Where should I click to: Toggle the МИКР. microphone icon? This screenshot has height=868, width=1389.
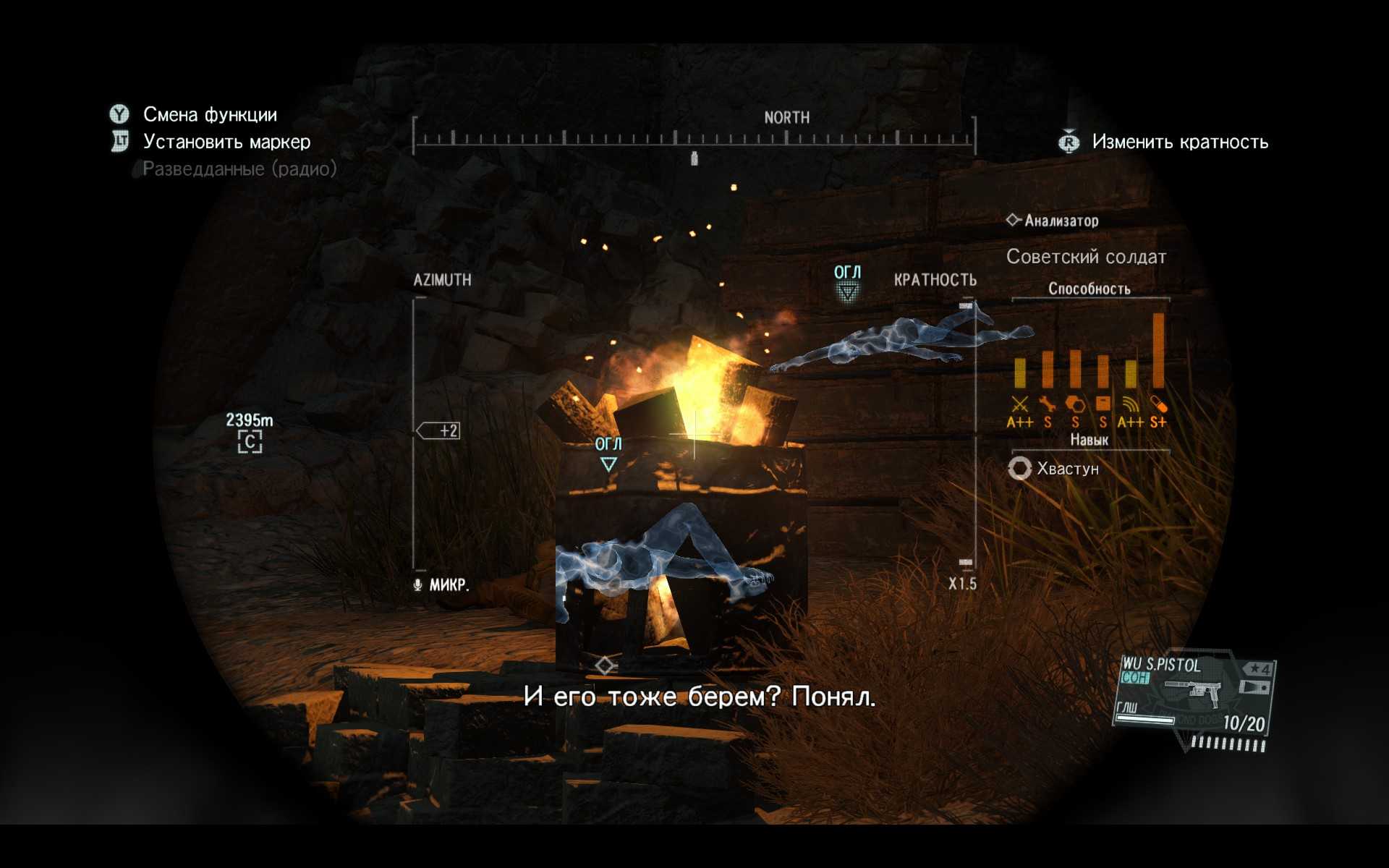(x=418, y=584)
